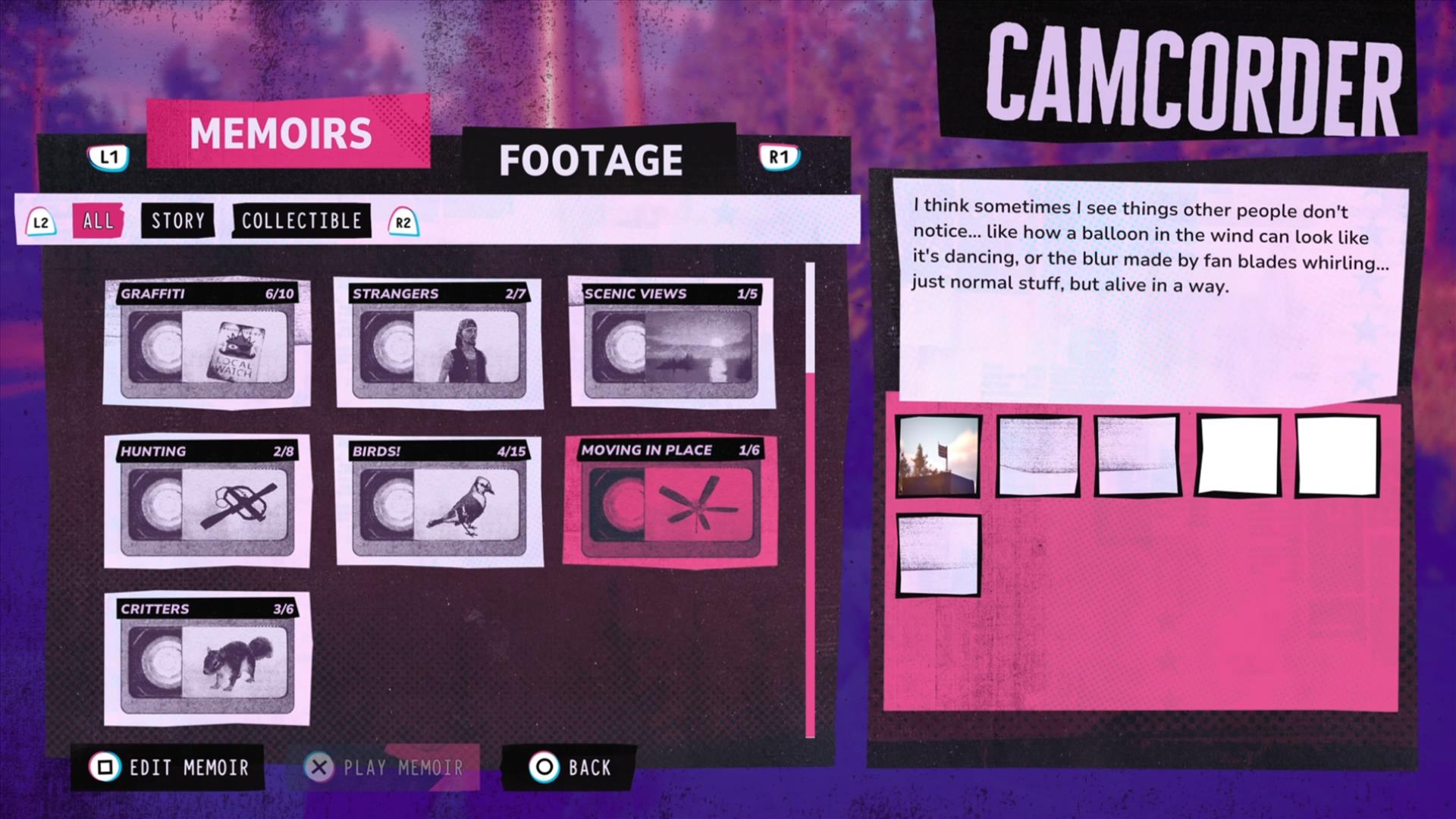Choose the Strangers memoir tape
The width and height of the screenshot is (1456, 819).
[x=439, y=343]
